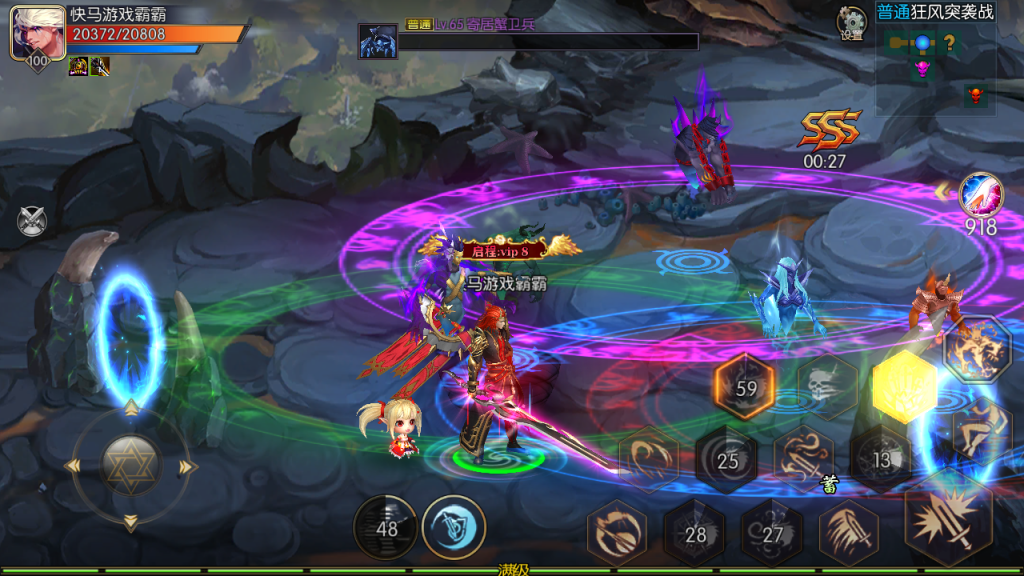Activate the glowing yellow hexagon skill
This screenshot has height=576, width=1024.
pos(903,387)
